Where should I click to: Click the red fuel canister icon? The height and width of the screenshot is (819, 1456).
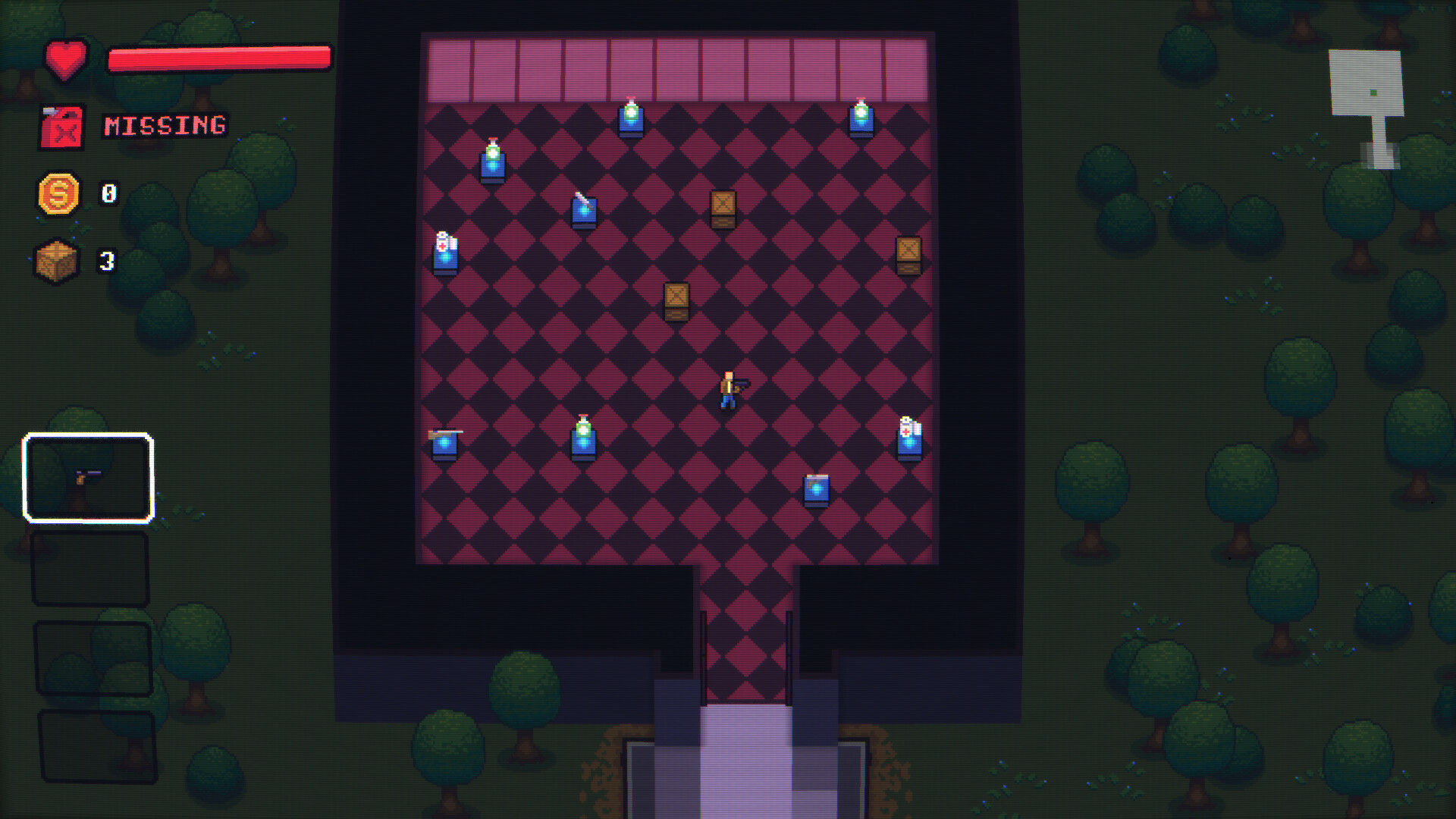click(x=61, y=127)
